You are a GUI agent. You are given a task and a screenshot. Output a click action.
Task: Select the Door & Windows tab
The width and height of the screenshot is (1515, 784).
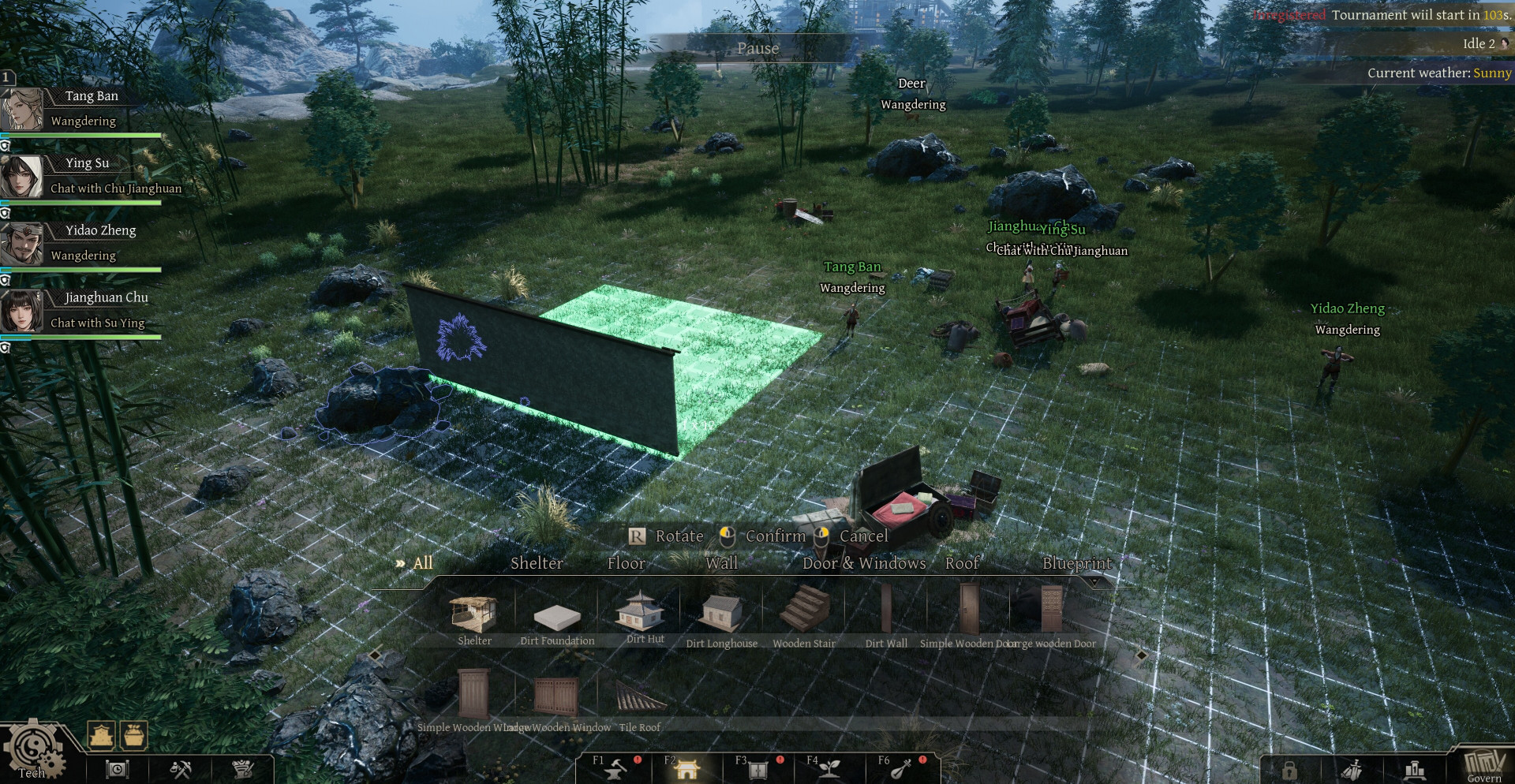coord(864,563)
